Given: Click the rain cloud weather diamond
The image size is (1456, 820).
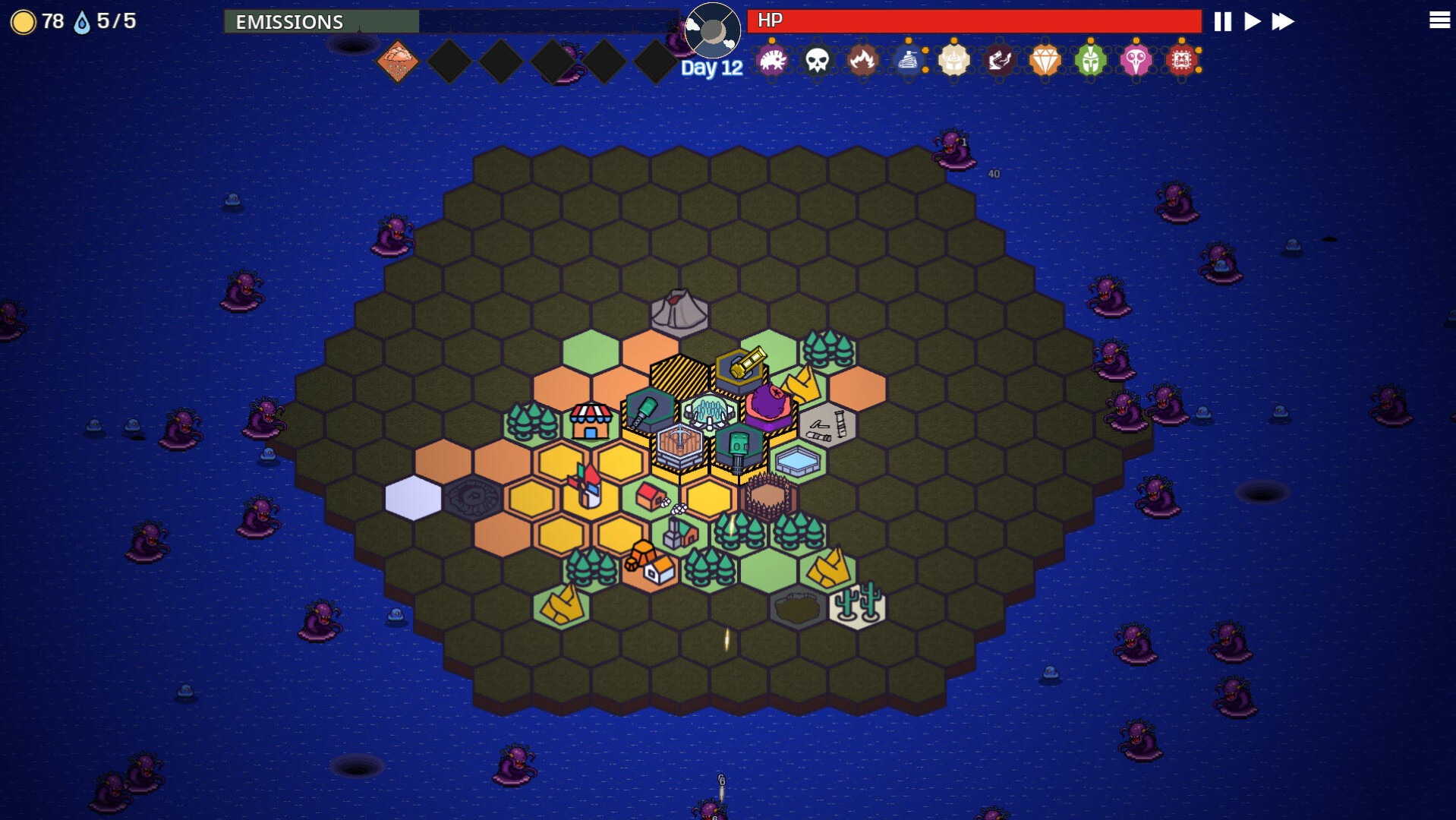Looking at the screenshot, I should tap(398, 60).
